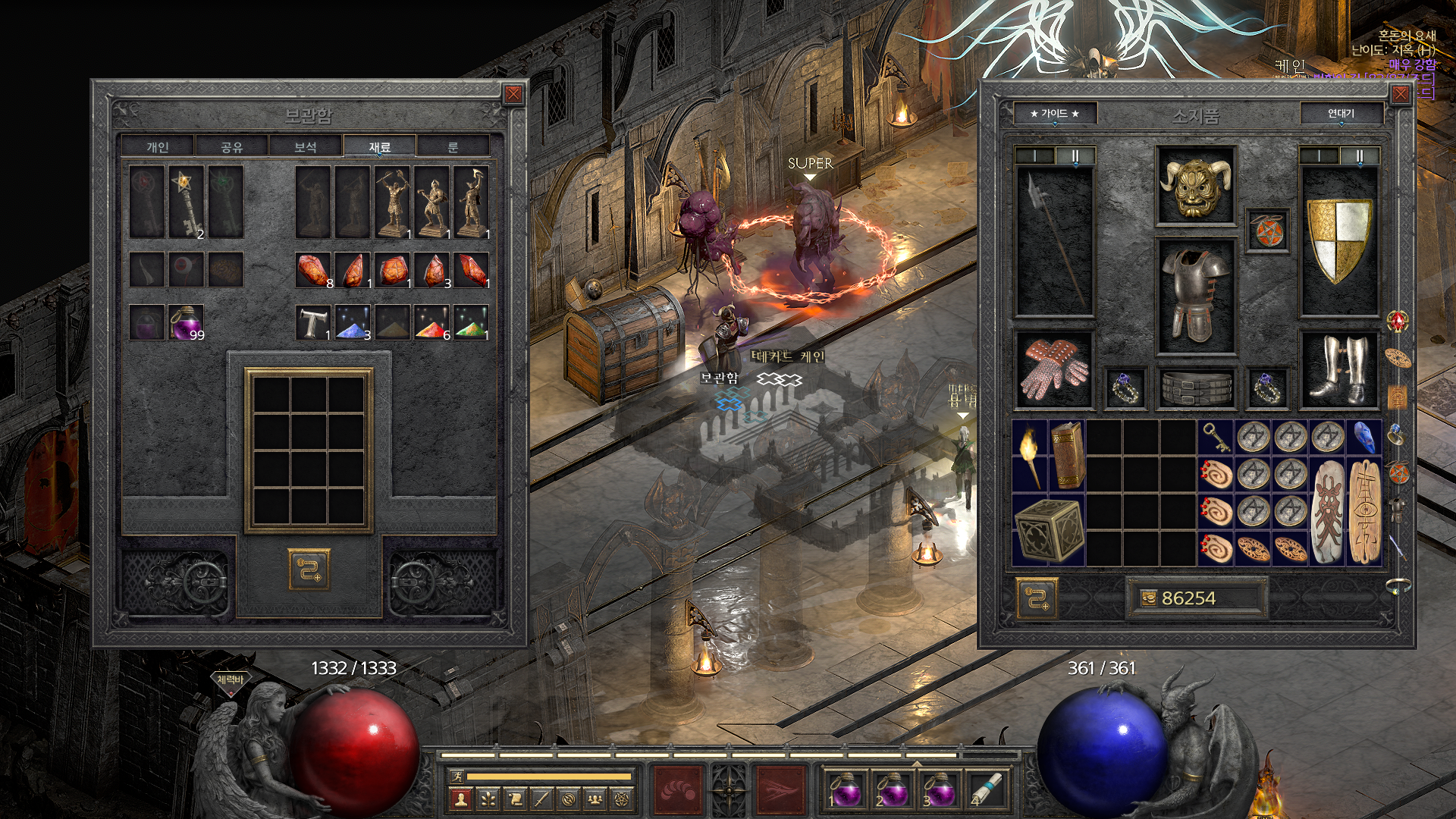The width and height of the screenshot is (1456, 819).
Task: Select the equipped polearm weapon slot
Action: pyautogui.click(x=1054, y=240)
